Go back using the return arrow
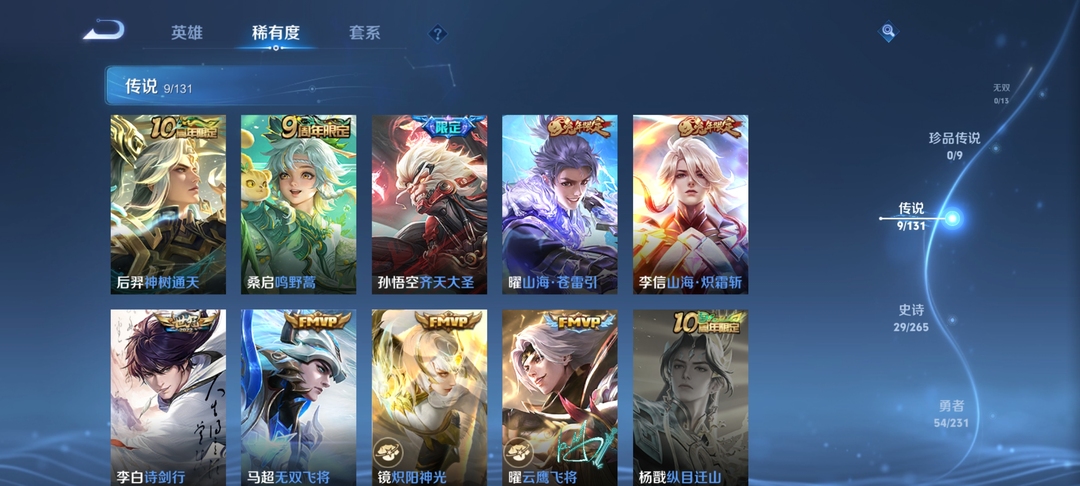Screen dimensions: 1080x486 (103, 31)
